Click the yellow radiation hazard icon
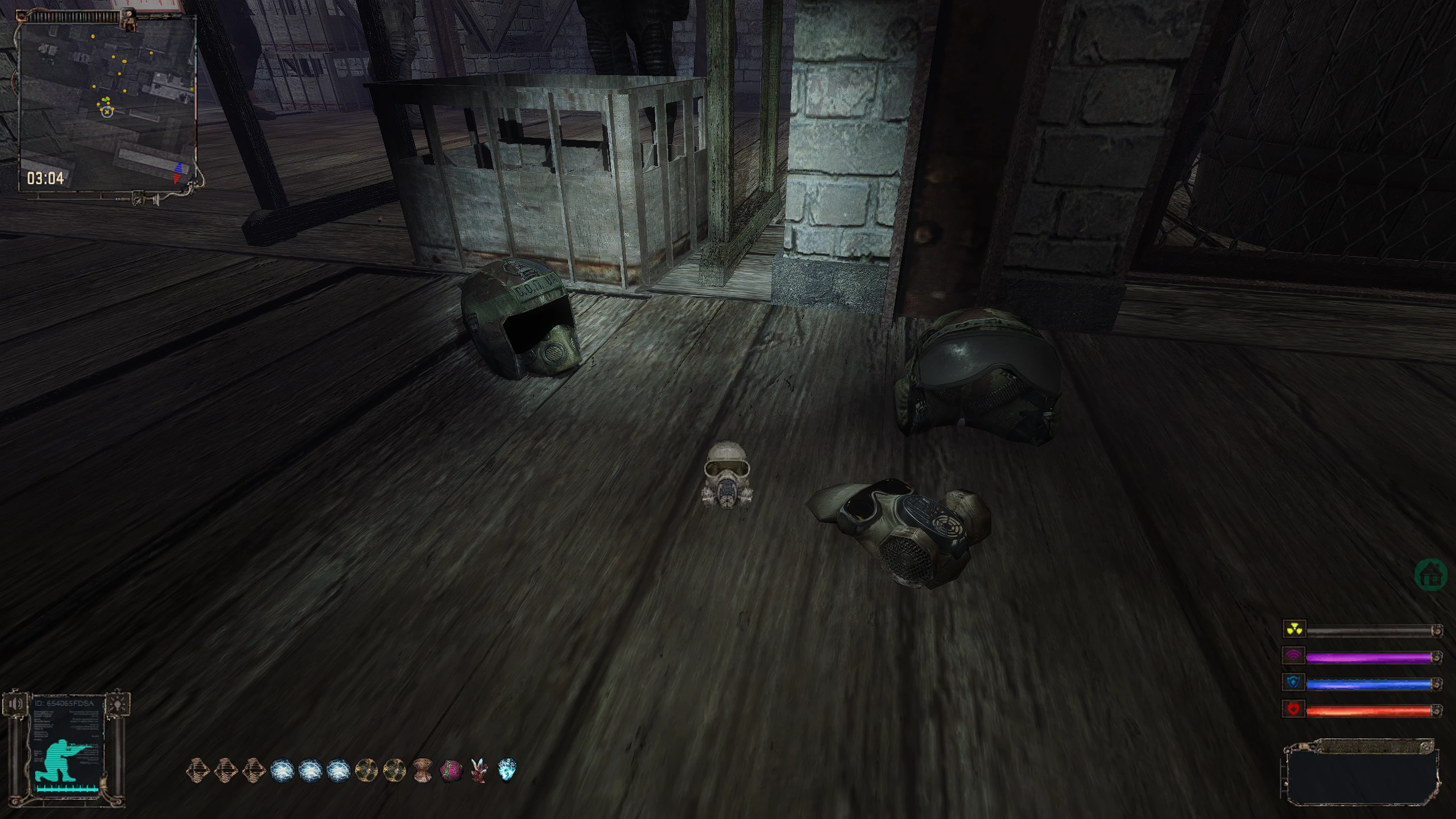The image size is (1456, 819). tap(1294, 630)
